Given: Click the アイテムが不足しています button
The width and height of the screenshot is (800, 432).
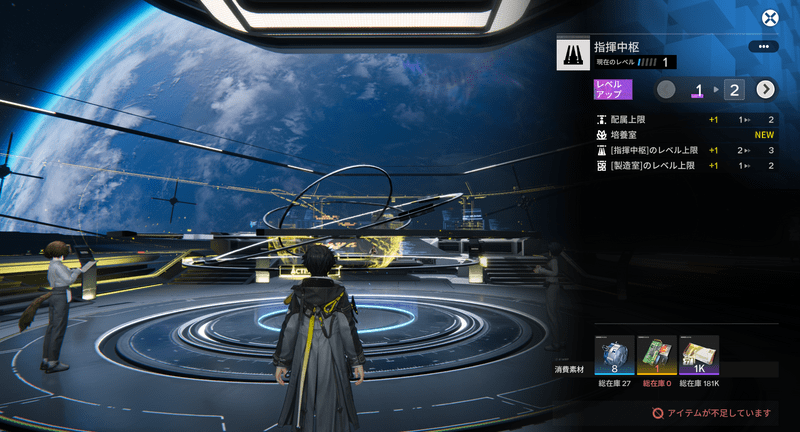Looking at the screenshot, I should pos(712,411).
